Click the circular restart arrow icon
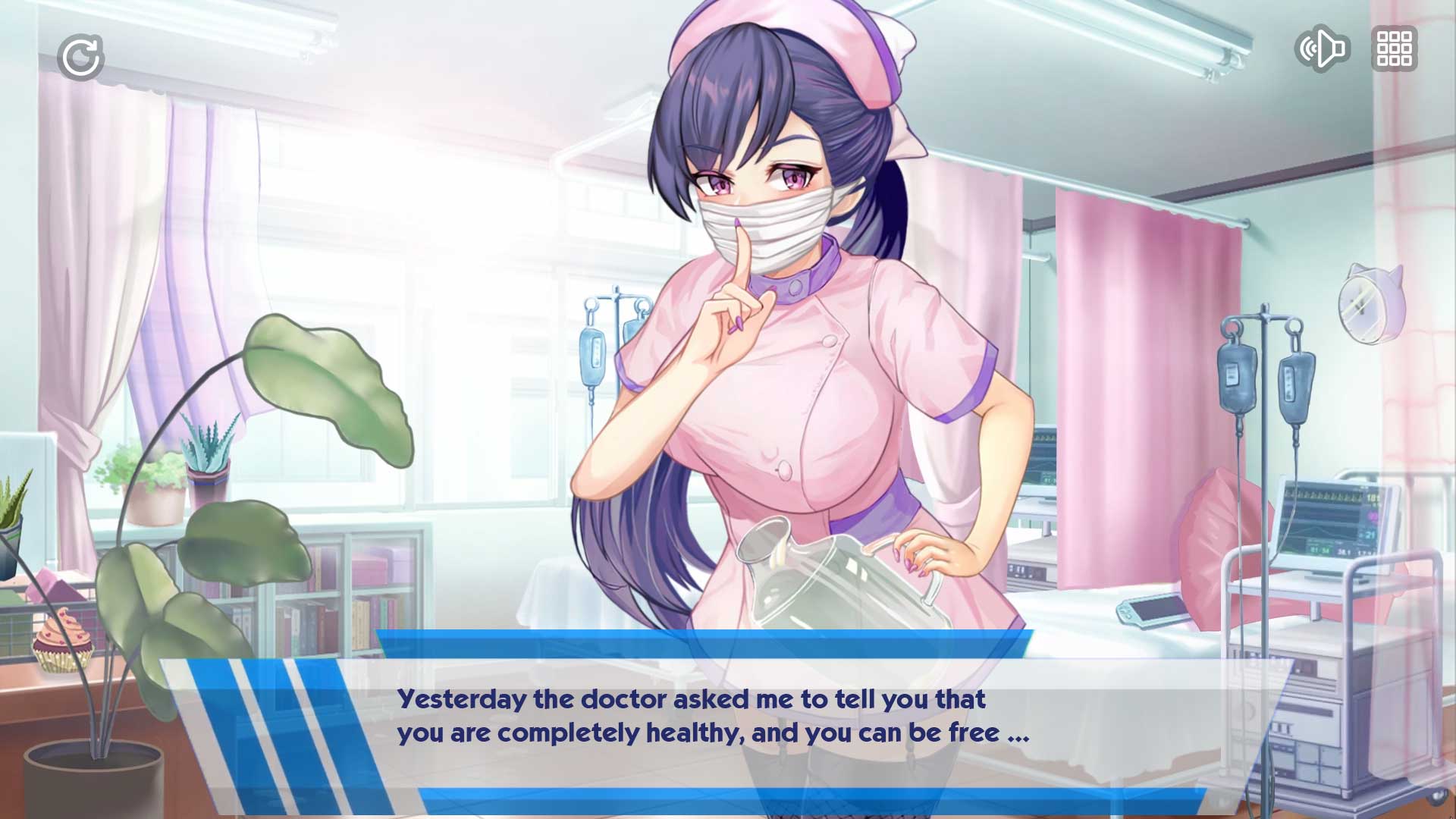Image resolution: width=1456 pixels, height=819 pixels. pos(80,57)
